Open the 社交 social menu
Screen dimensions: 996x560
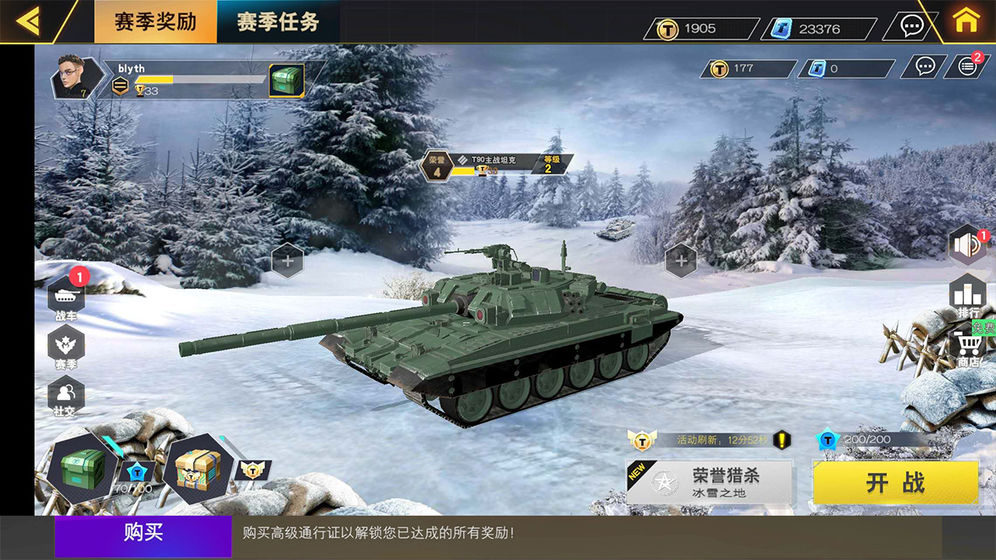pyautogui.click(x=66, y=395)
